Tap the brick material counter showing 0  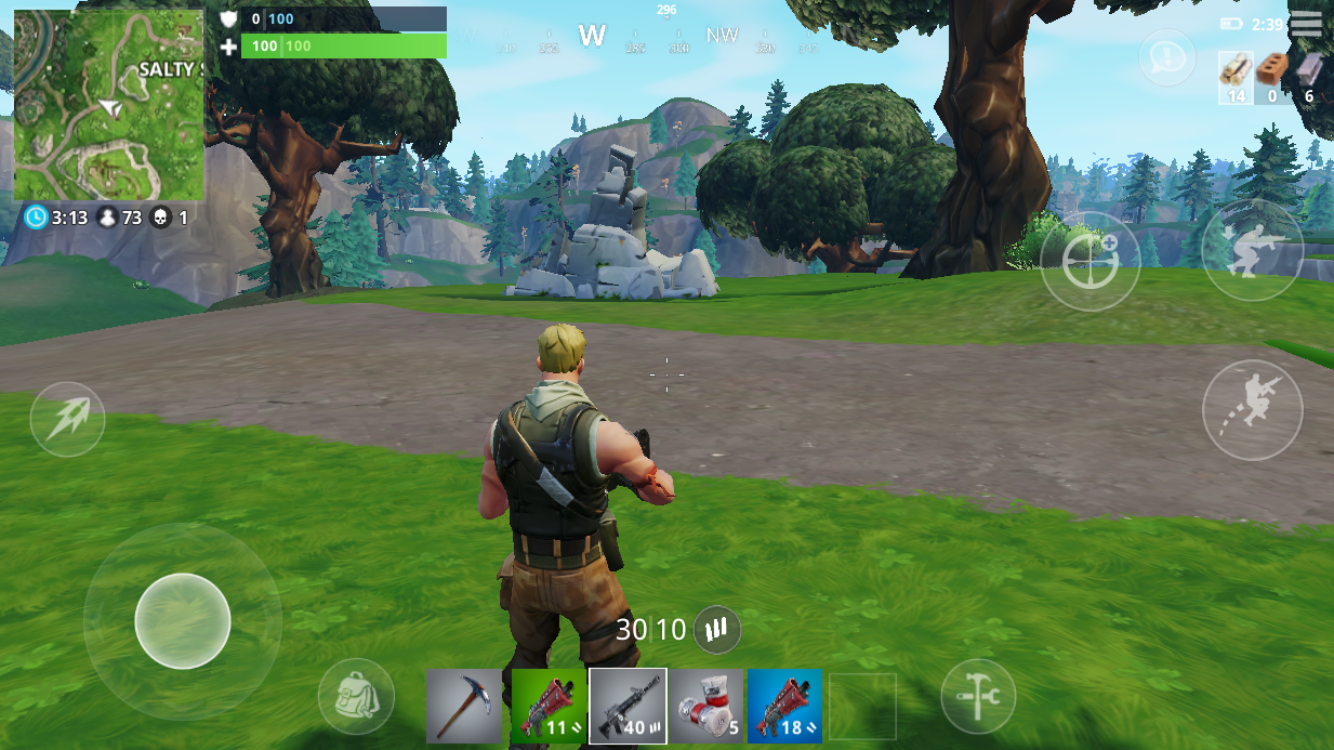point(1272,70)
